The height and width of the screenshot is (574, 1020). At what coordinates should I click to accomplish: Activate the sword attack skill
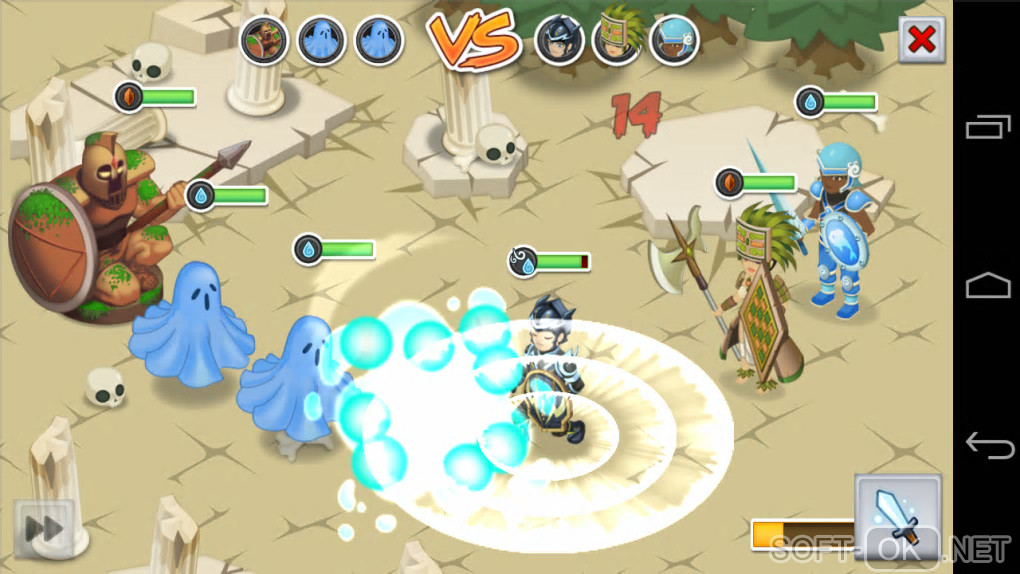click(897, 513)
